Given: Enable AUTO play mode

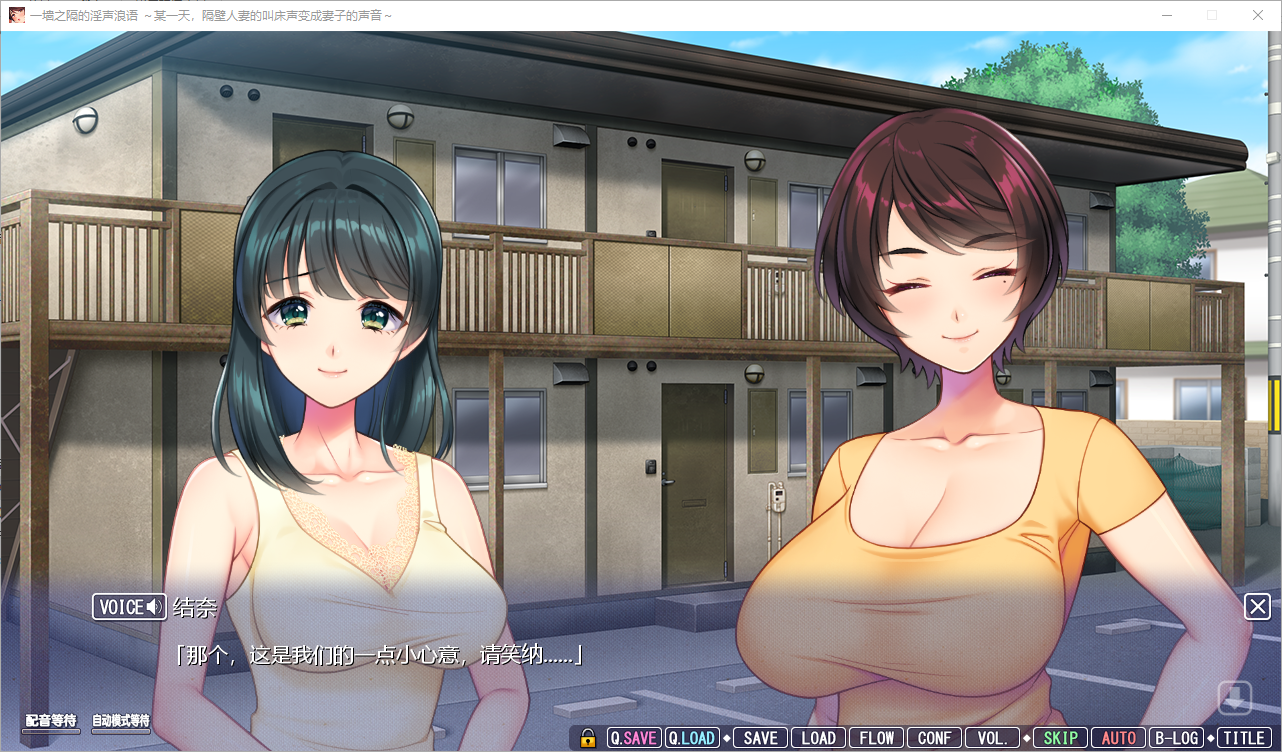Looking at the screenshot, I should click(x=1118, y=738).
